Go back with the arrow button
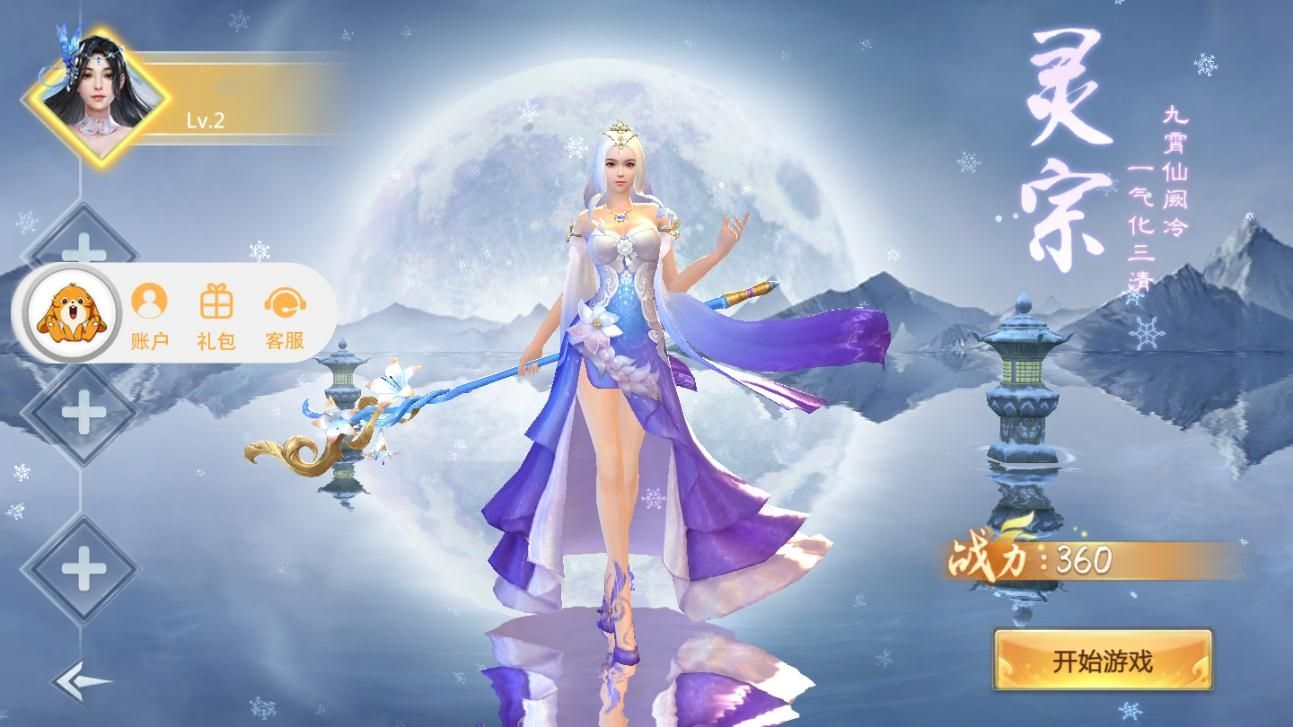1293x727 pixels. [81, 682]
